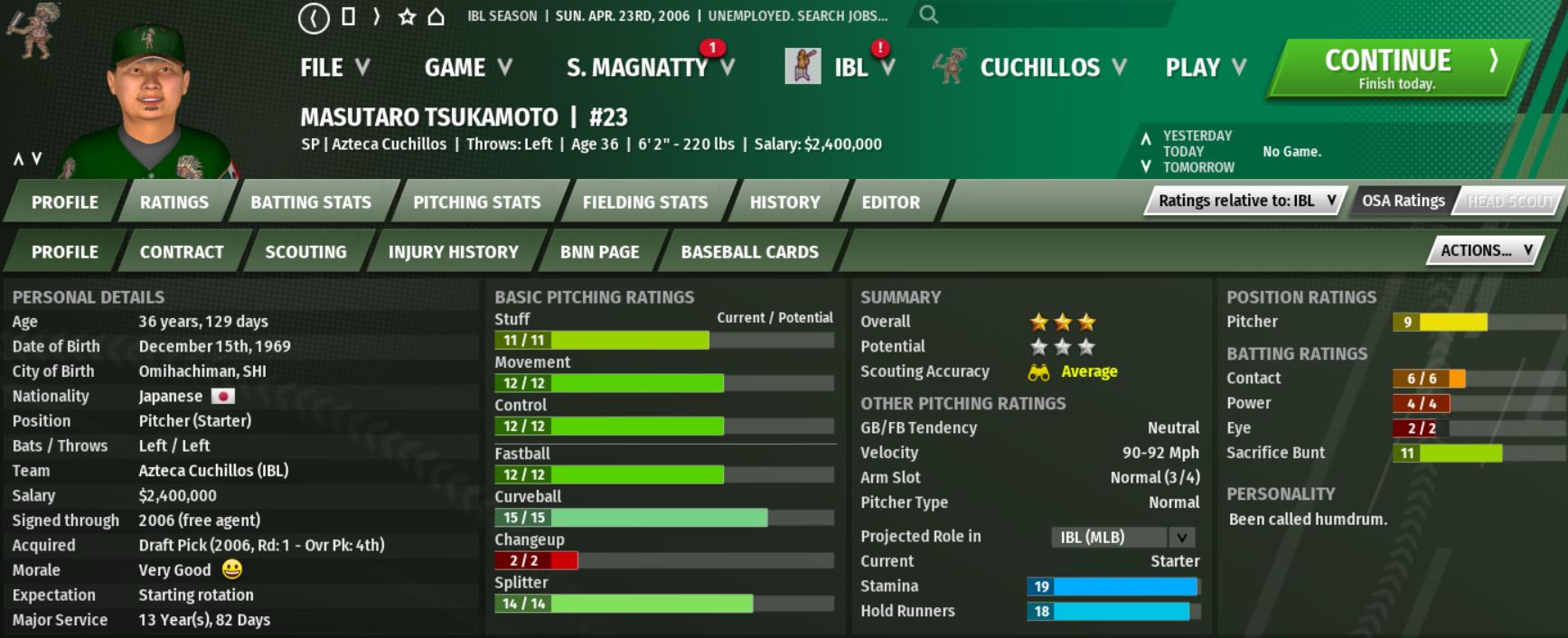Open the player Editor tab
Viewport: 1568px width, 638px height.
tap(890, 202)
